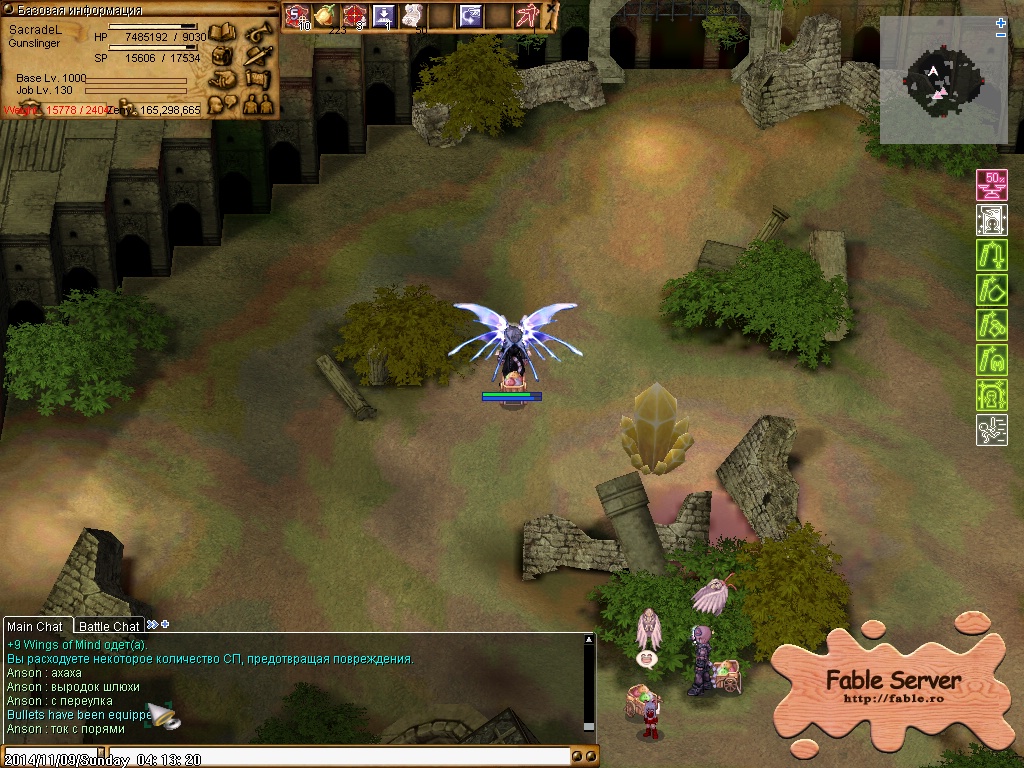
Task: Switch to the Battle Chat tab
Action: point(109,627)
